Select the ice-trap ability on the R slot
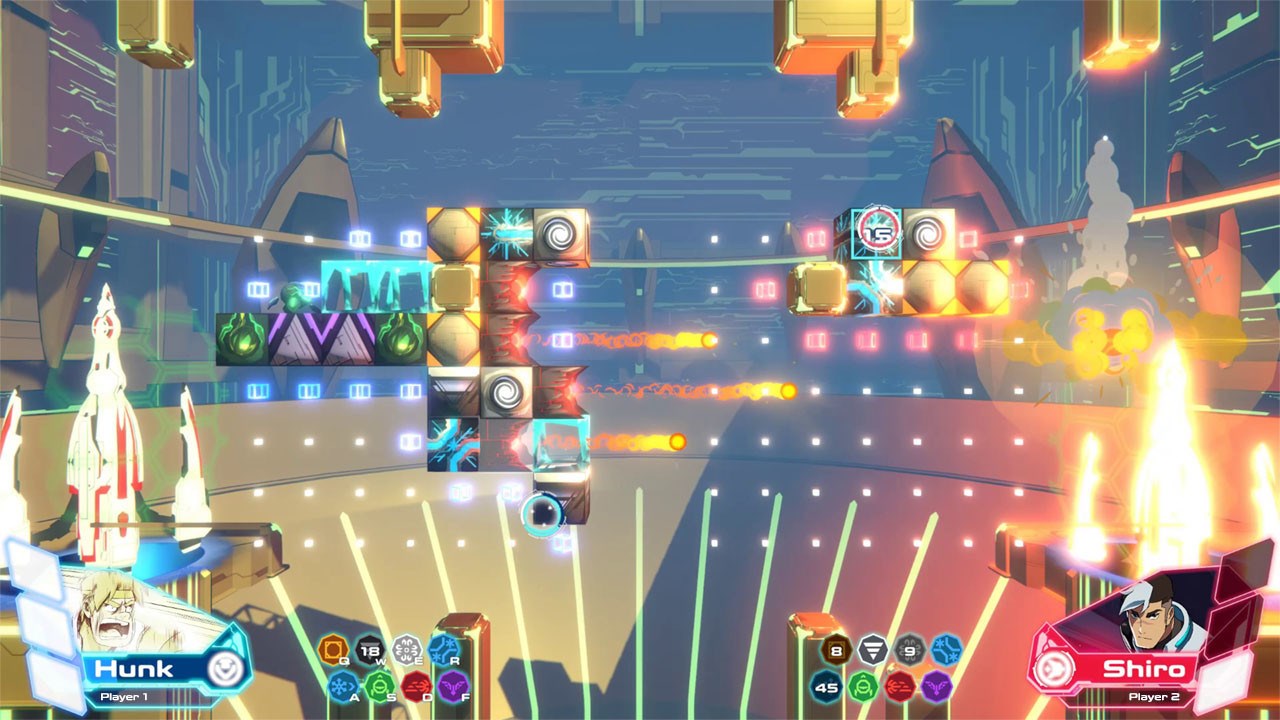Screen dimensions: 1280x720 (445, 648)
